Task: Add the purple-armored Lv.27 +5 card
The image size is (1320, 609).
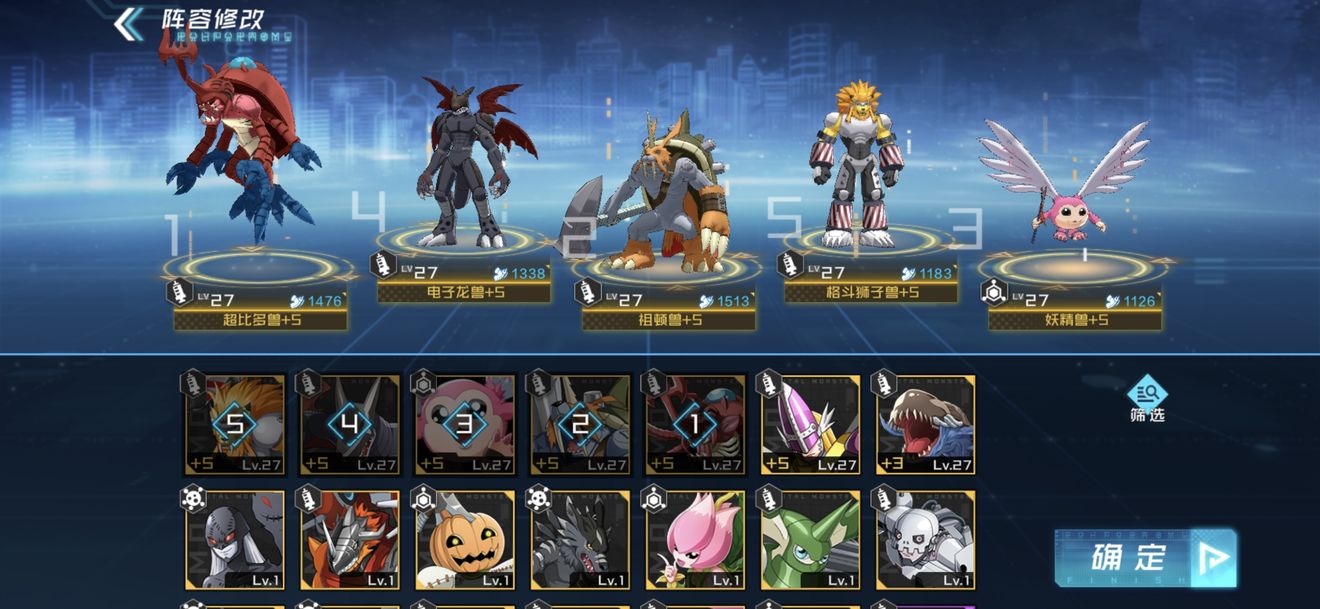Action: coord(810,424)
